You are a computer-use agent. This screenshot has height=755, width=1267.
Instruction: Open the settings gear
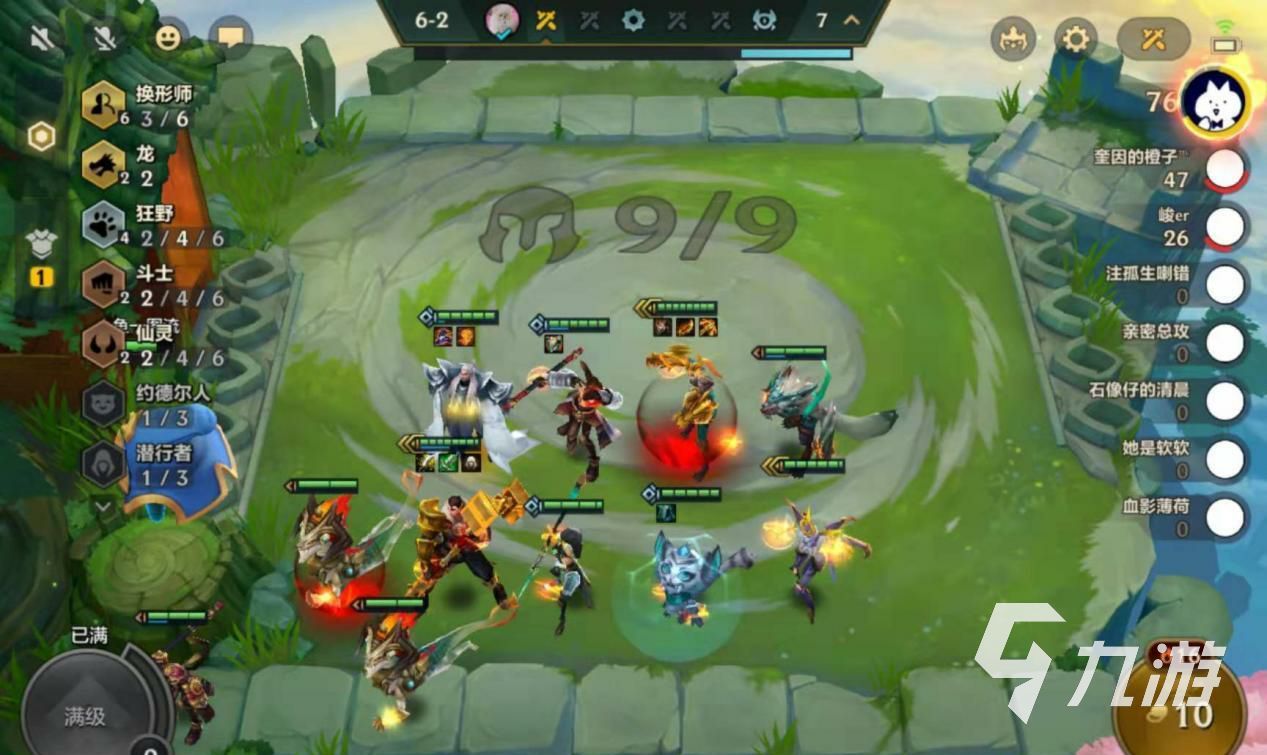pos(1075,39)
